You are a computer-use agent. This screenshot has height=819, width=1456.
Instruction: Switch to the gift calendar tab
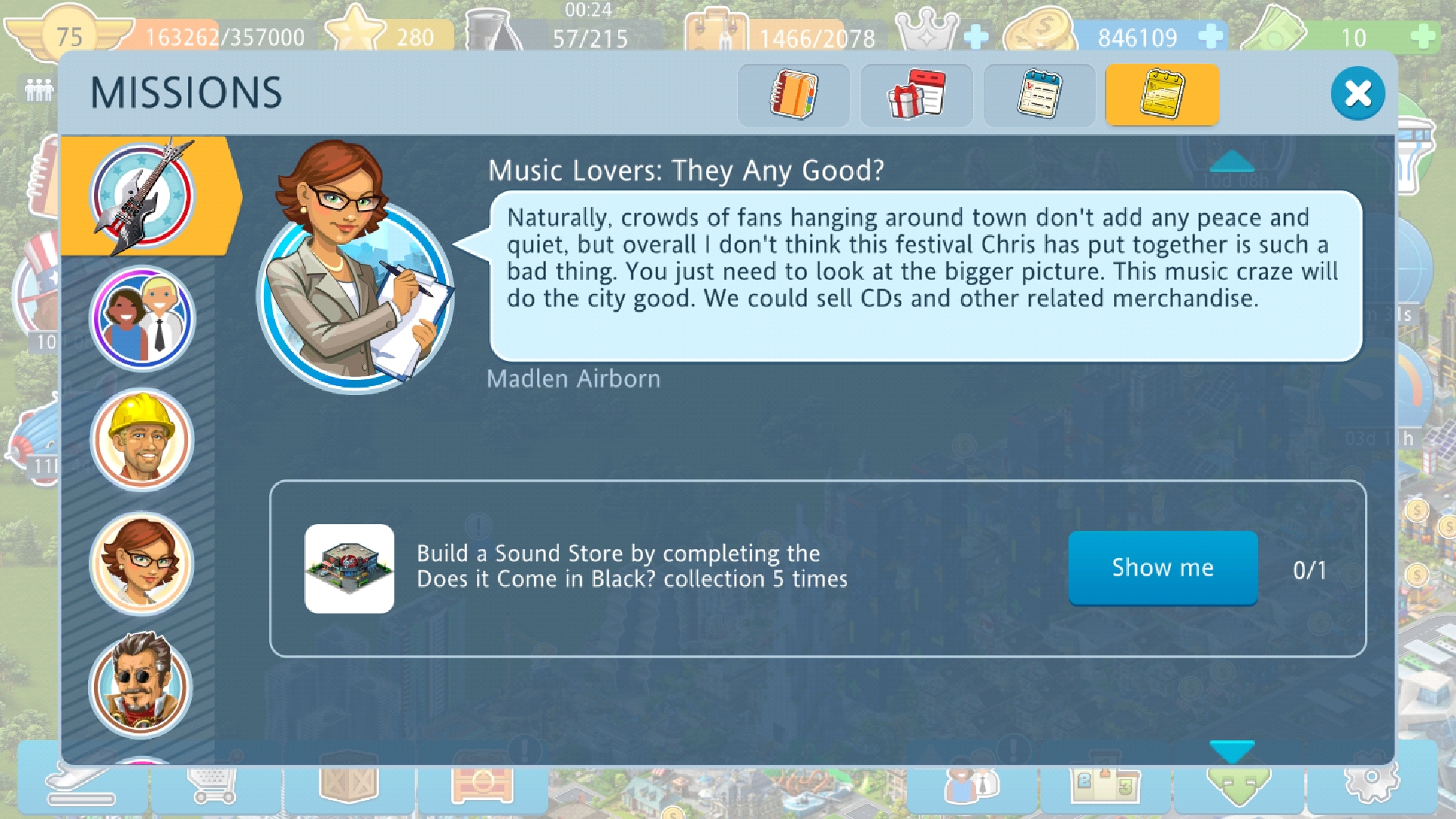click(916, 95)
